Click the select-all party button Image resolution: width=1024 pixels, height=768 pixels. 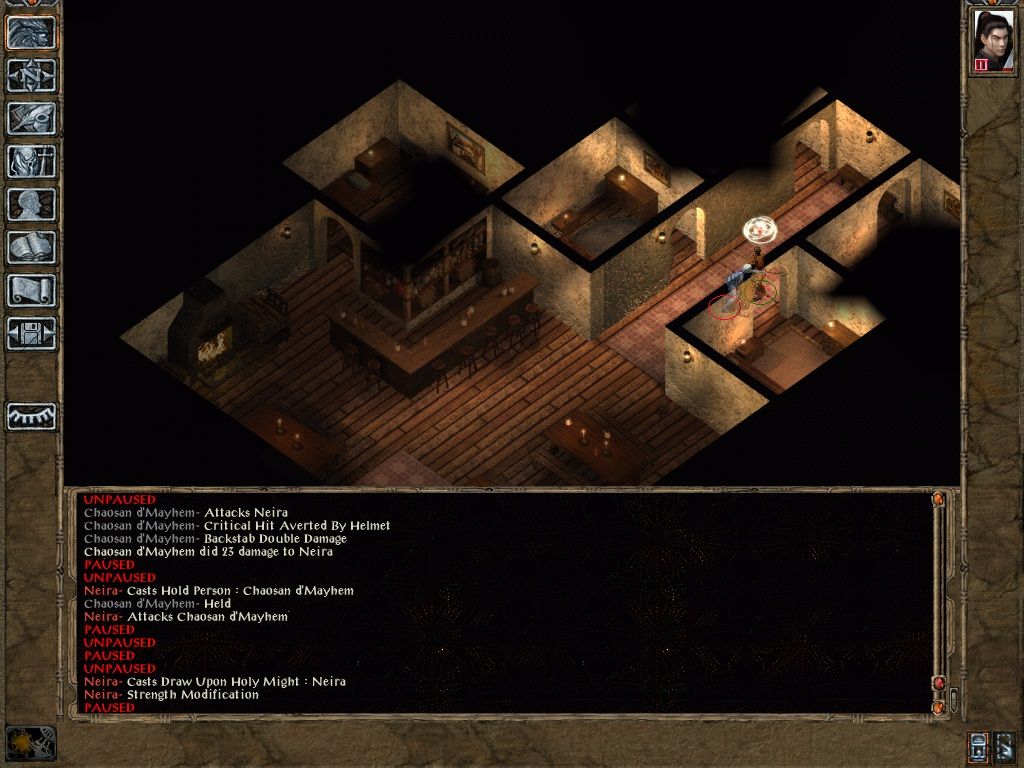(x=1005, y=746)
